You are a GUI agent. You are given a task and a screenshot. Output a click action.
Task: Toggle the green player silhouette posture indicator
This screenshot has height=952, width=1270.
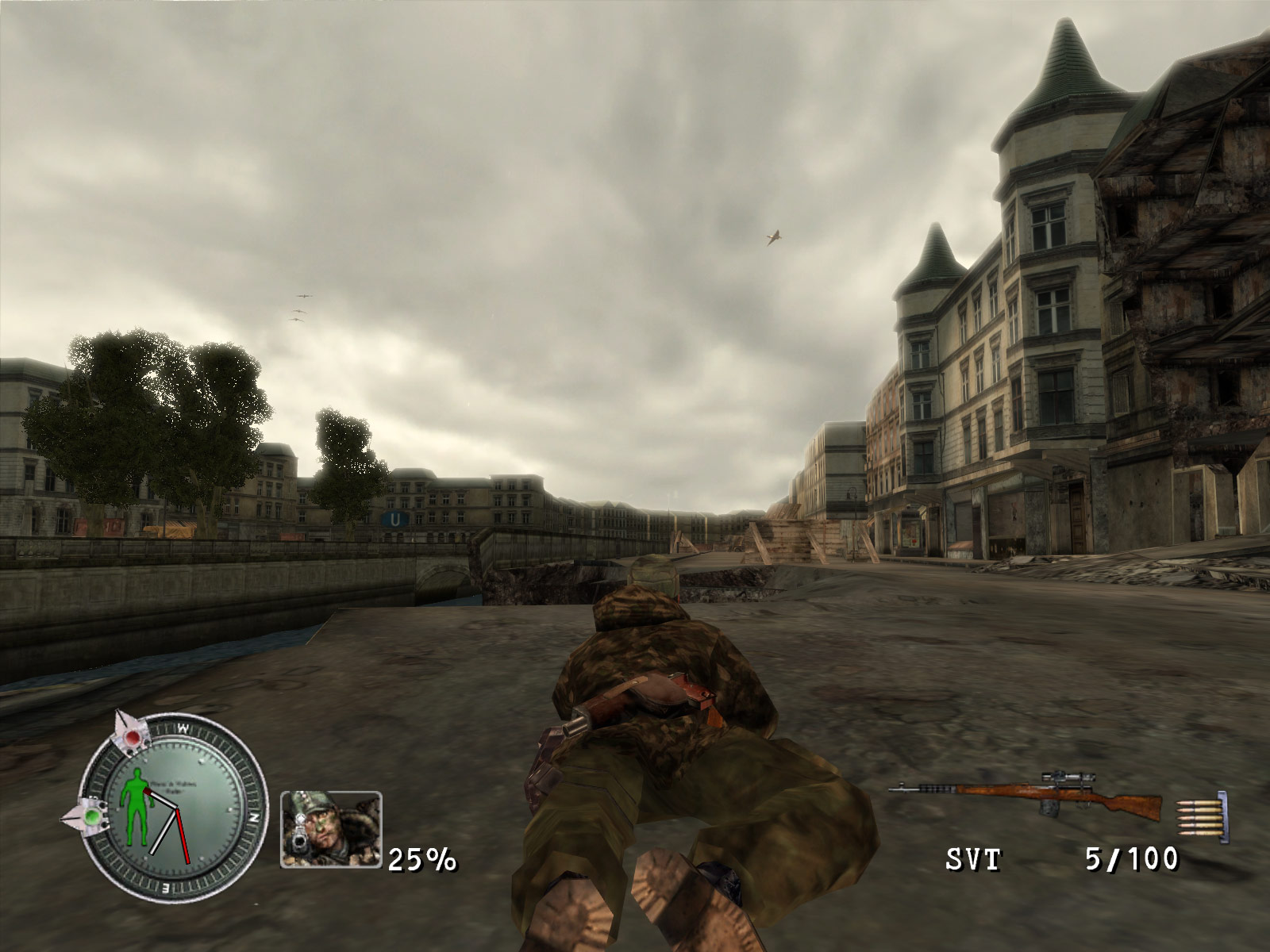(137, 807)
